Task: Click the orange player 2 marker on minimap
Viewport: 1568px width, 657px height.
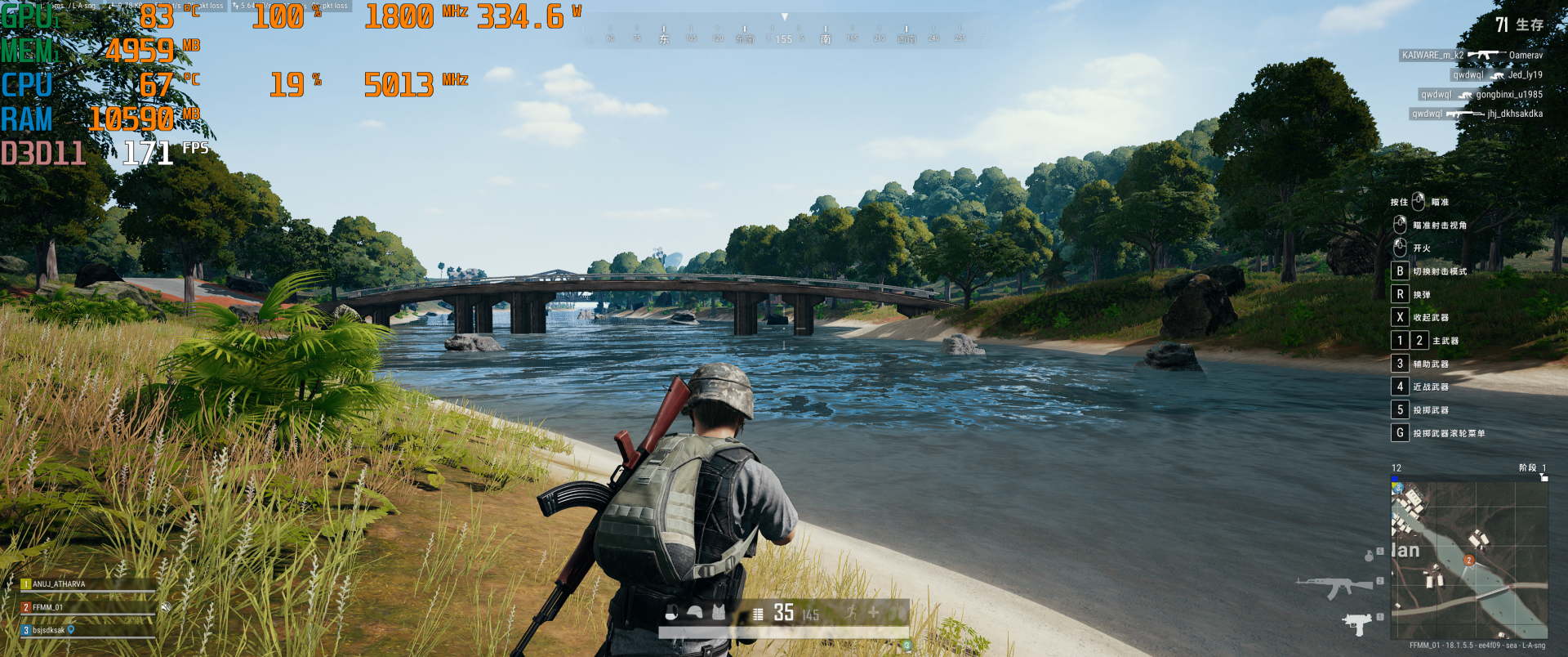Action: pyautogui.click(x=1468, y=560)
